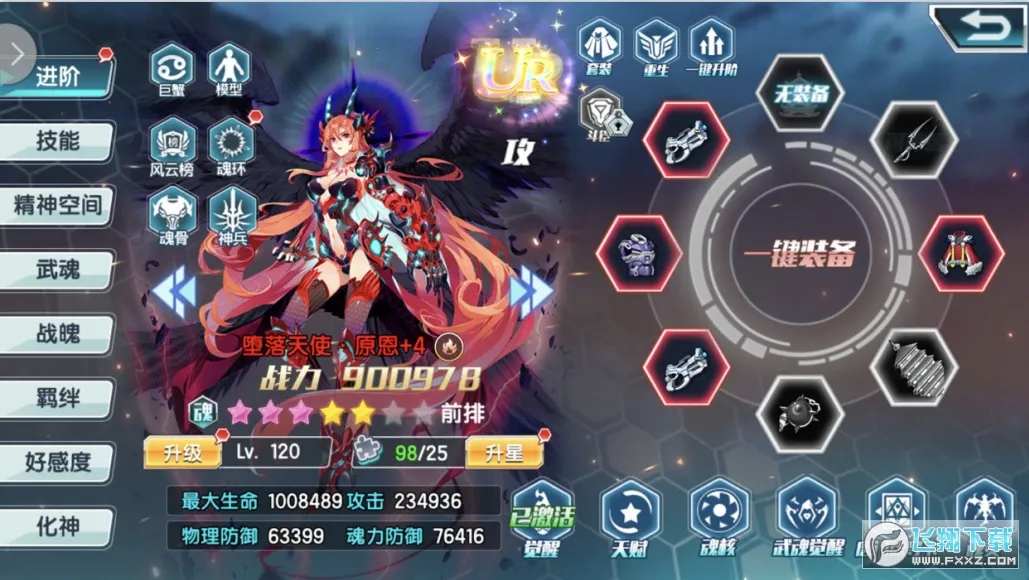Click the 一键升阶 upgrade icon

coord(711,47)
